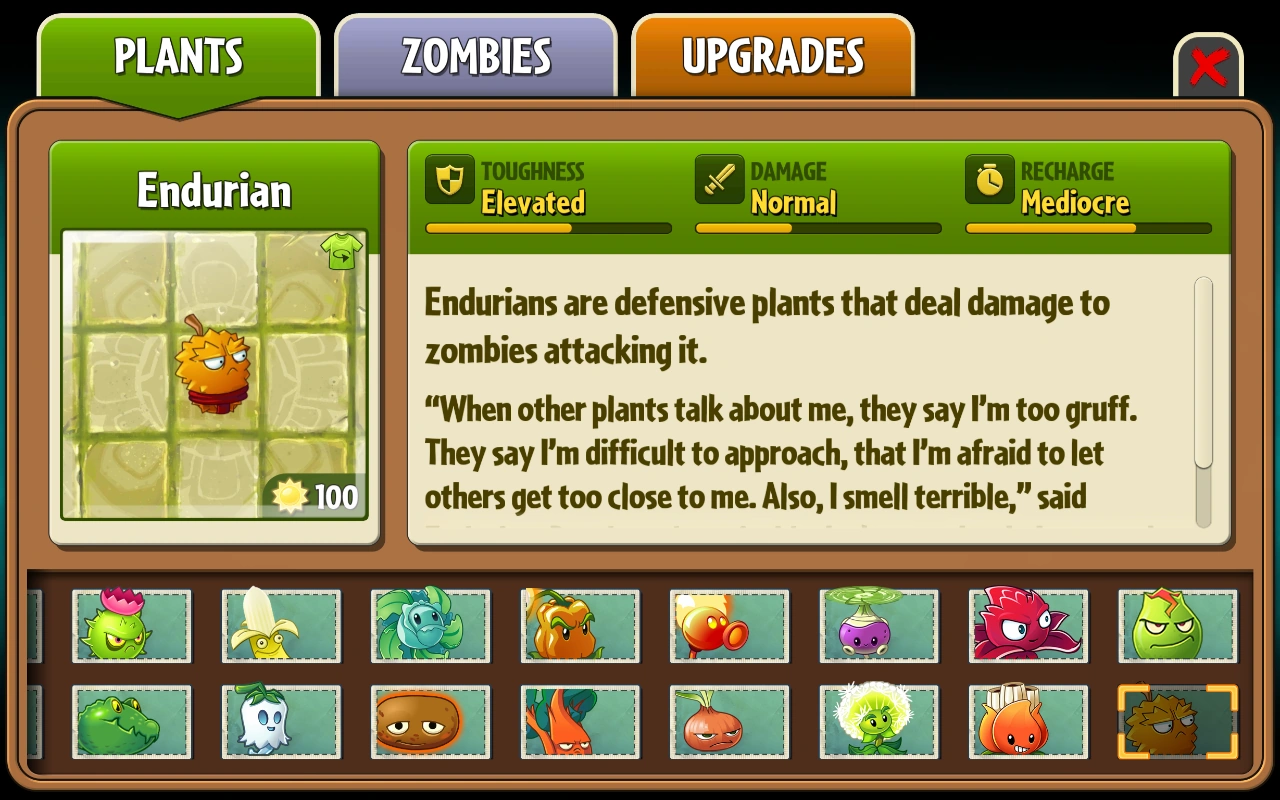The height and width of the screenshot is (800, 1280).
Task: Switch to the ZOMBIES tab
Action: (476, 57)
